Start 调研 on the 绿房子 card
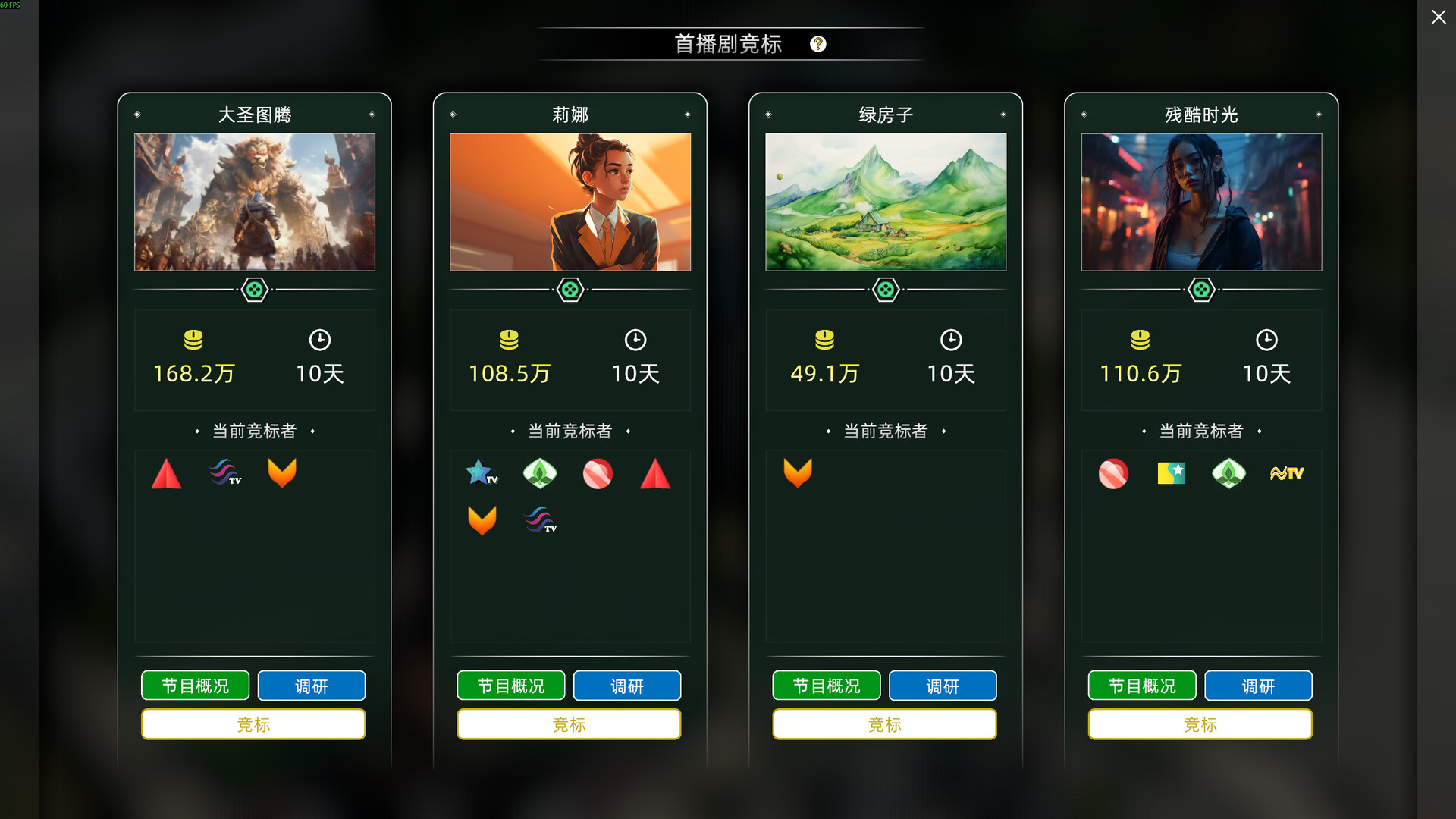The width and height of the screenshot is (1456, 819). [943, 685]
